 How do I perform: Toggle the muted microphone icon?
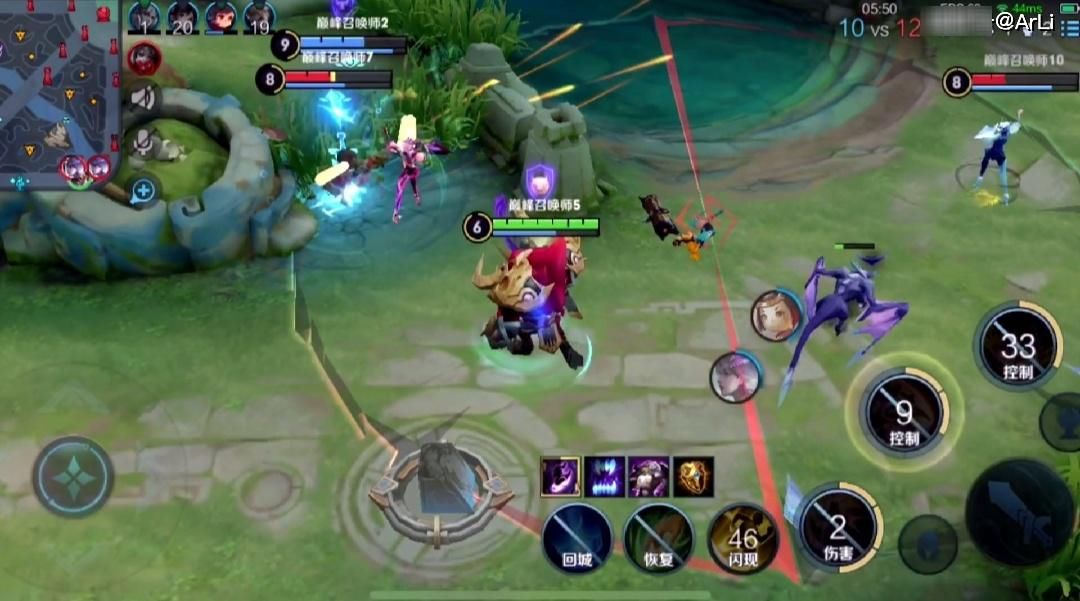pos(145,142)
